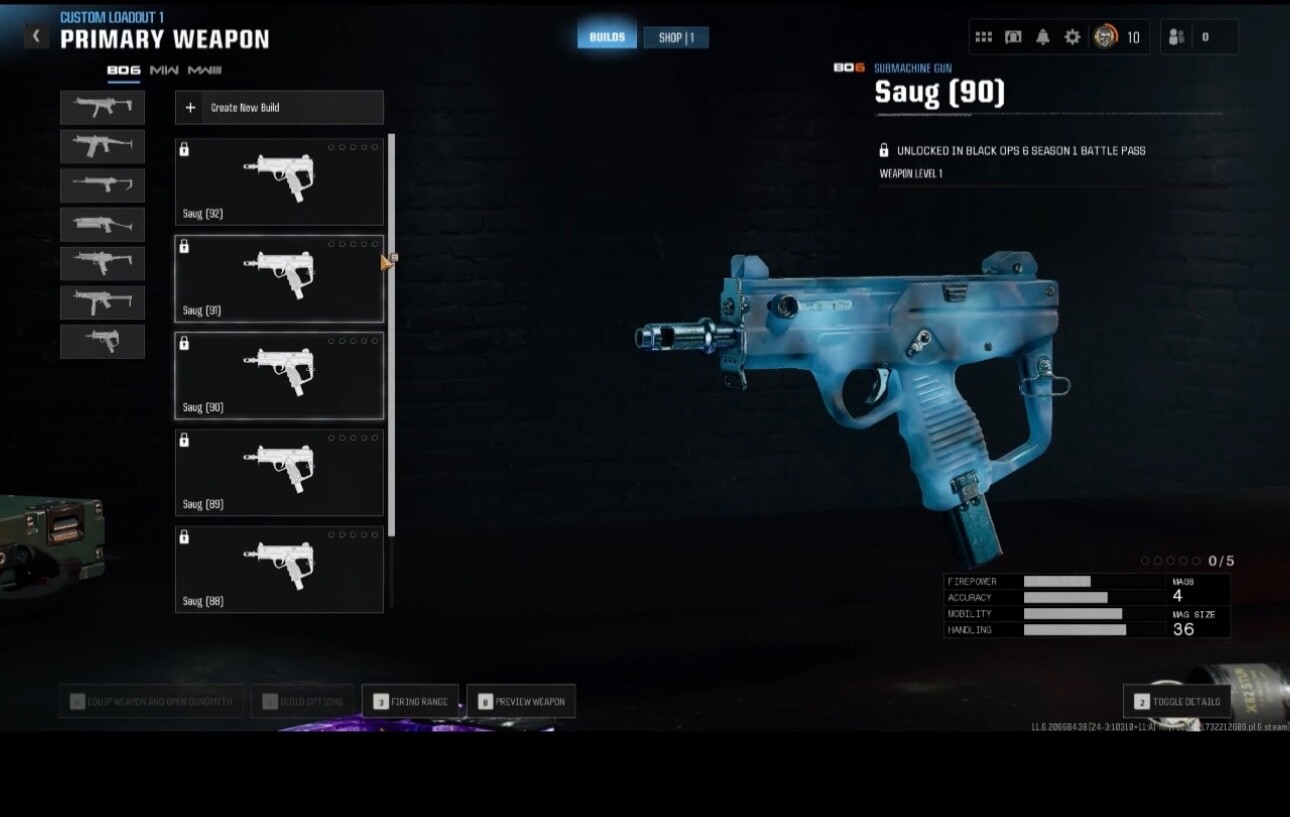Choose the last SMG icon in the left column
The image size is (1290, 817).
click(102, 341)
